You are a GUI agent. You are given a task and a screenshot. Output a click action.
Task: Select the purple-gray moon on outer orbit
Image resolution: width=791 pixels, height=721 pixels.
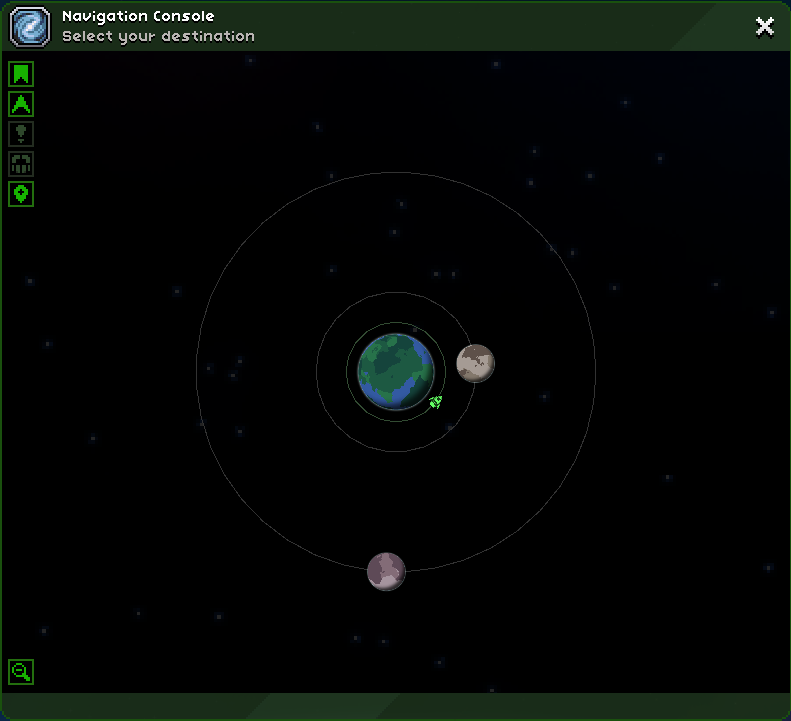click(386, 571)
